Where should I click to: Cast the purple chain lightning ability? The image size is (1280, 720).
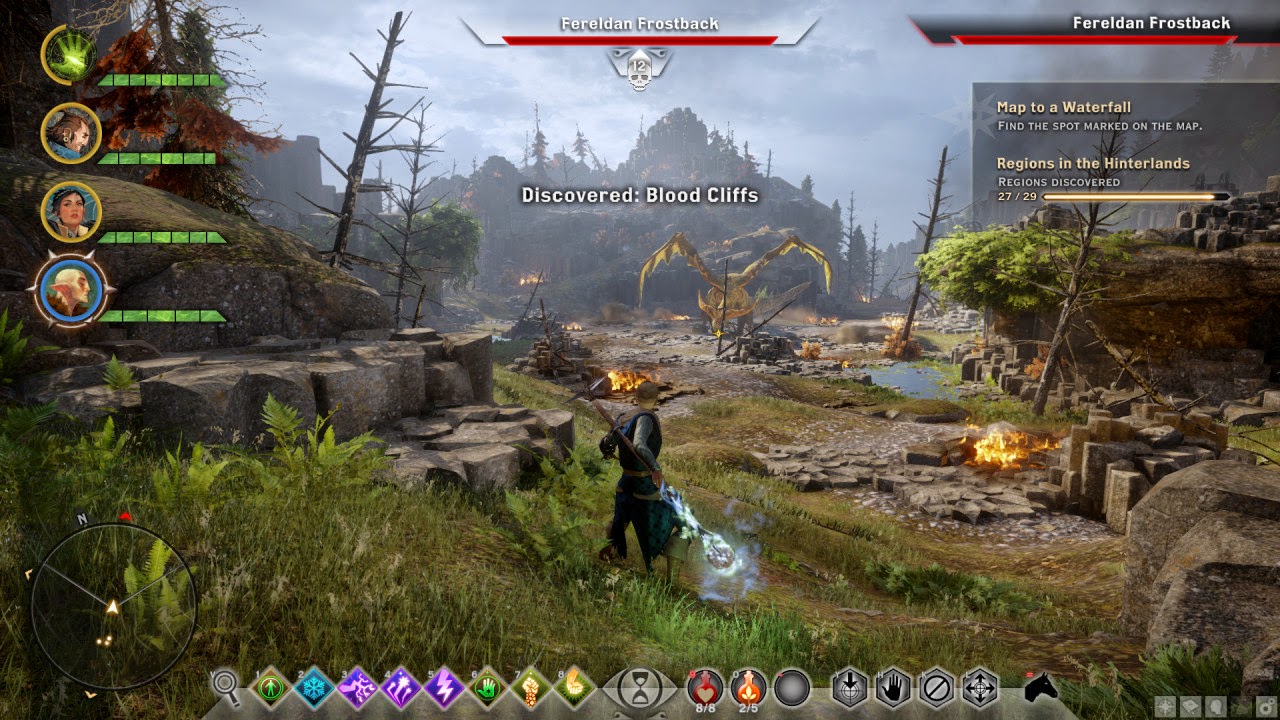tap(357, 687)
